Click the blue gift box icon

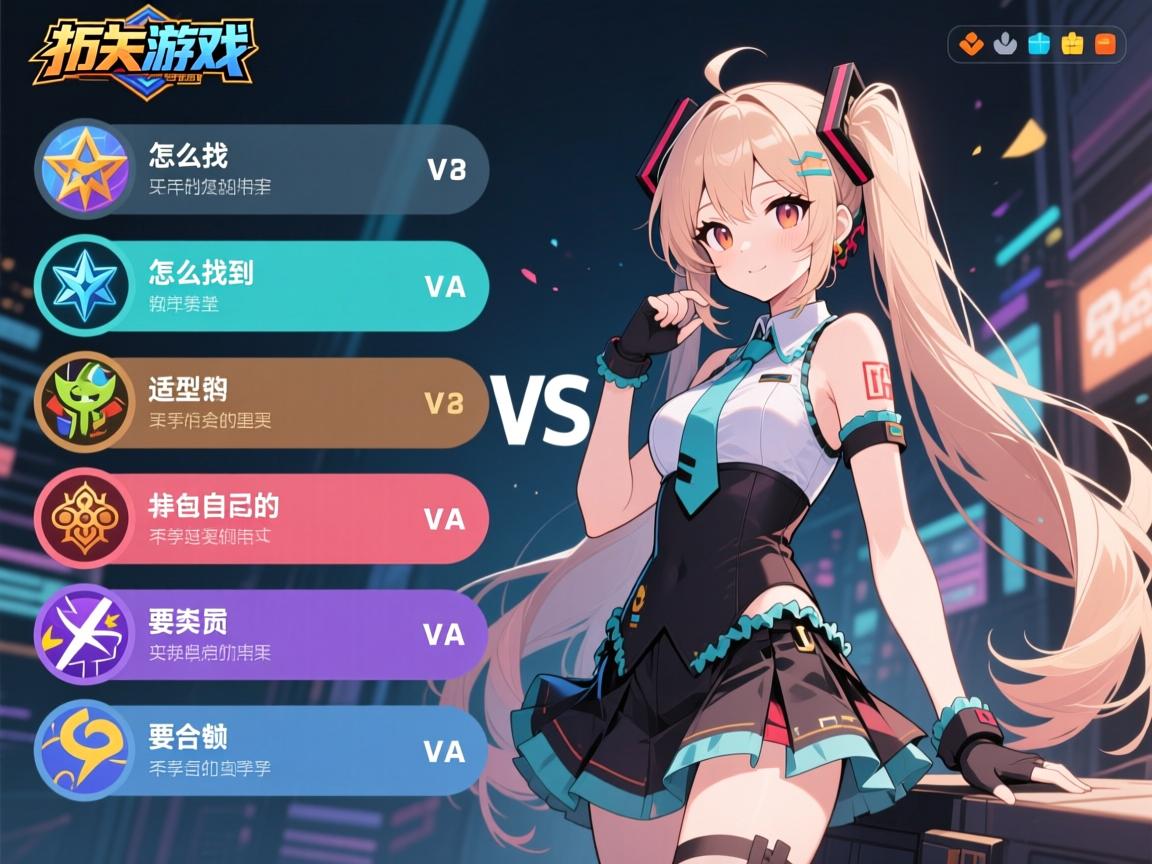click(1039, 44)
